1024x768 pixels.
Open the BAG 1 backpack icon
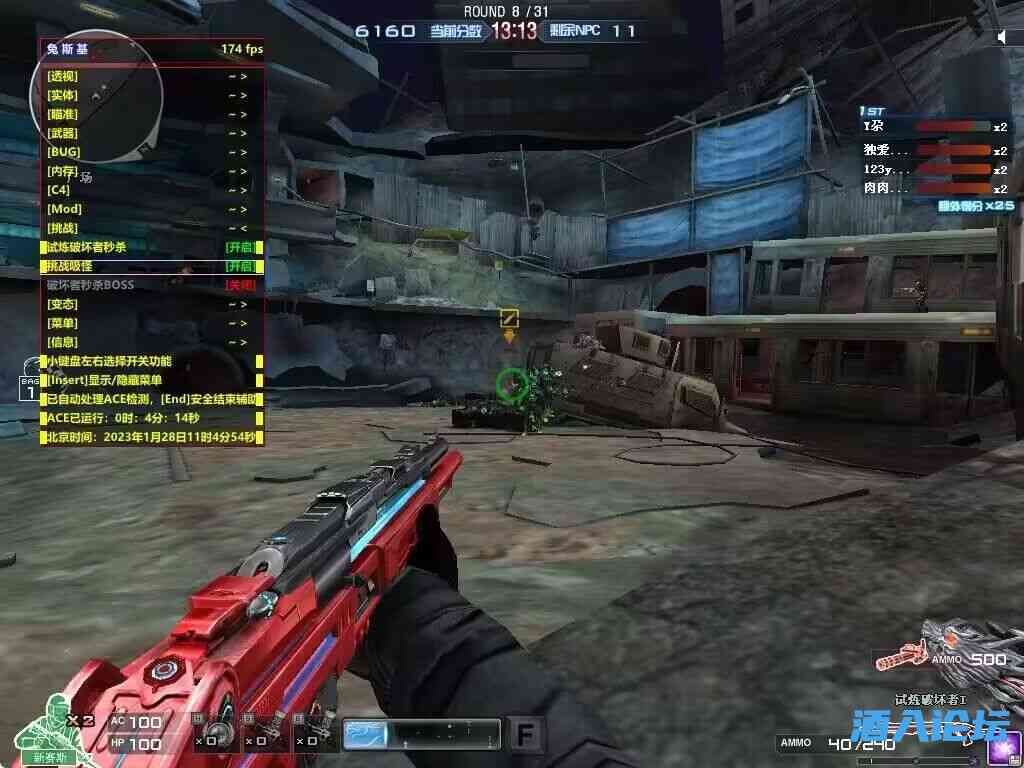(x=30, y=389)
